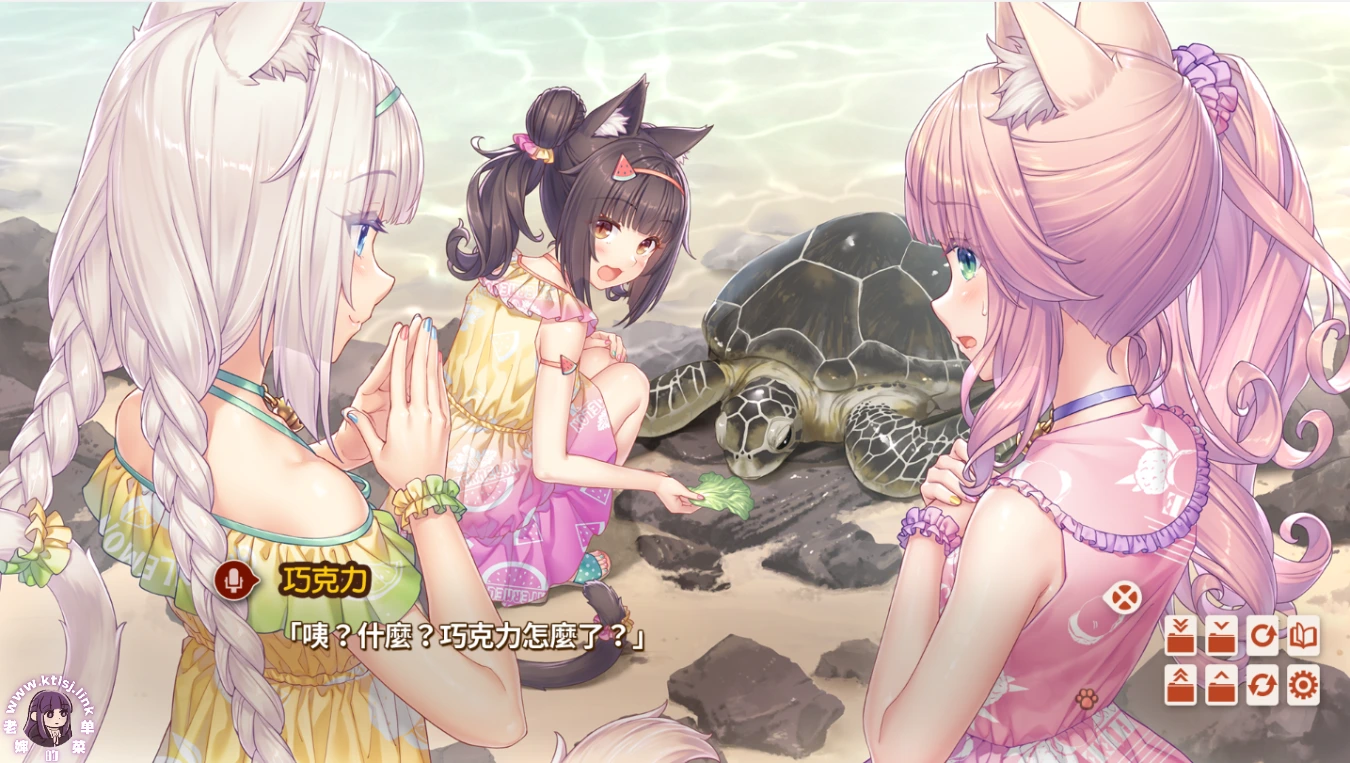Enable auto-play with the circular arrow icon
The width and height of the screenshot is (1350, 763).
pyautogui.click(x=1262, y=636)
